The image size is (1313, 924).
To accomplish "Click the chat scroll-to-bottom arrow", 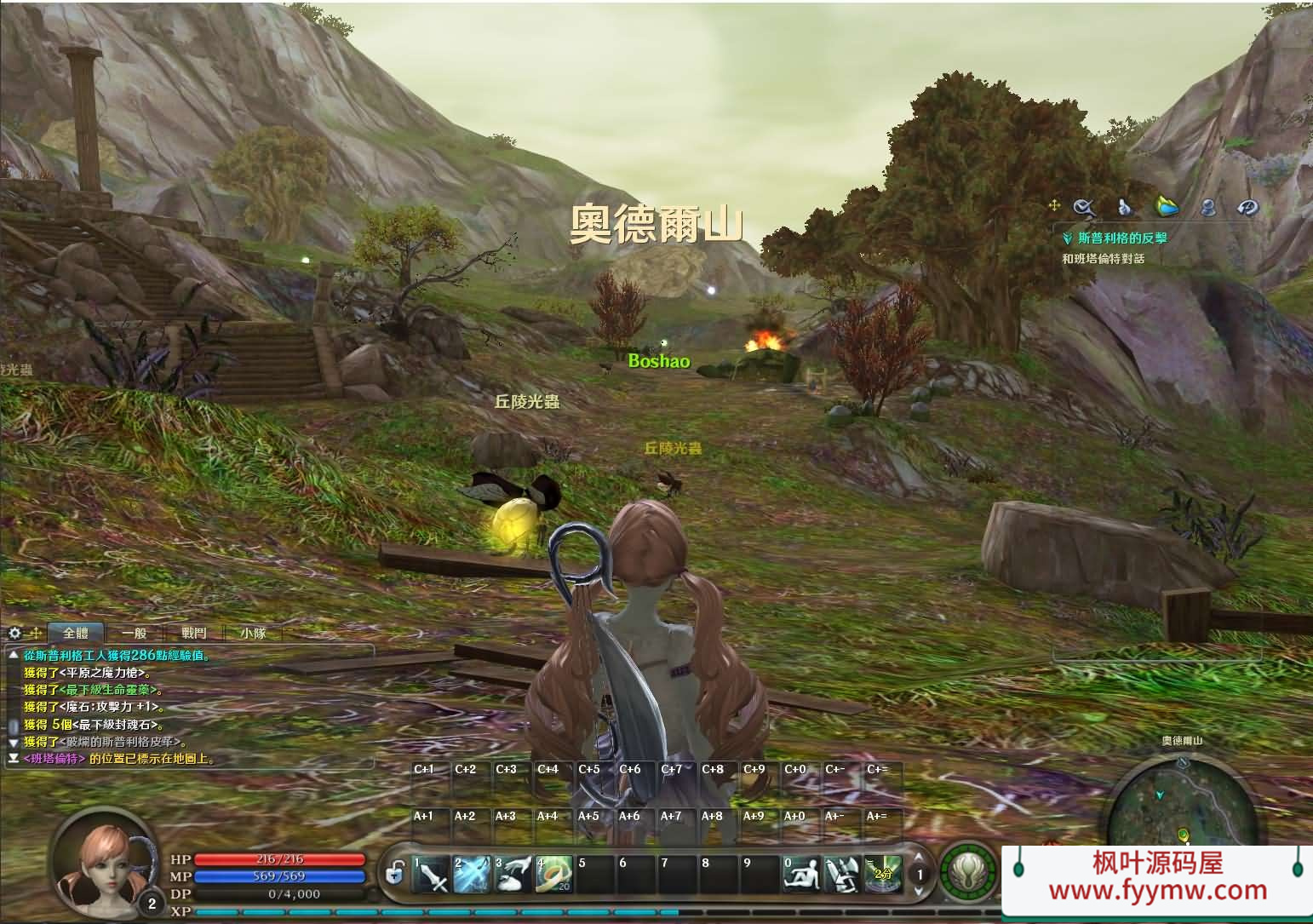I will click(14, 758).
